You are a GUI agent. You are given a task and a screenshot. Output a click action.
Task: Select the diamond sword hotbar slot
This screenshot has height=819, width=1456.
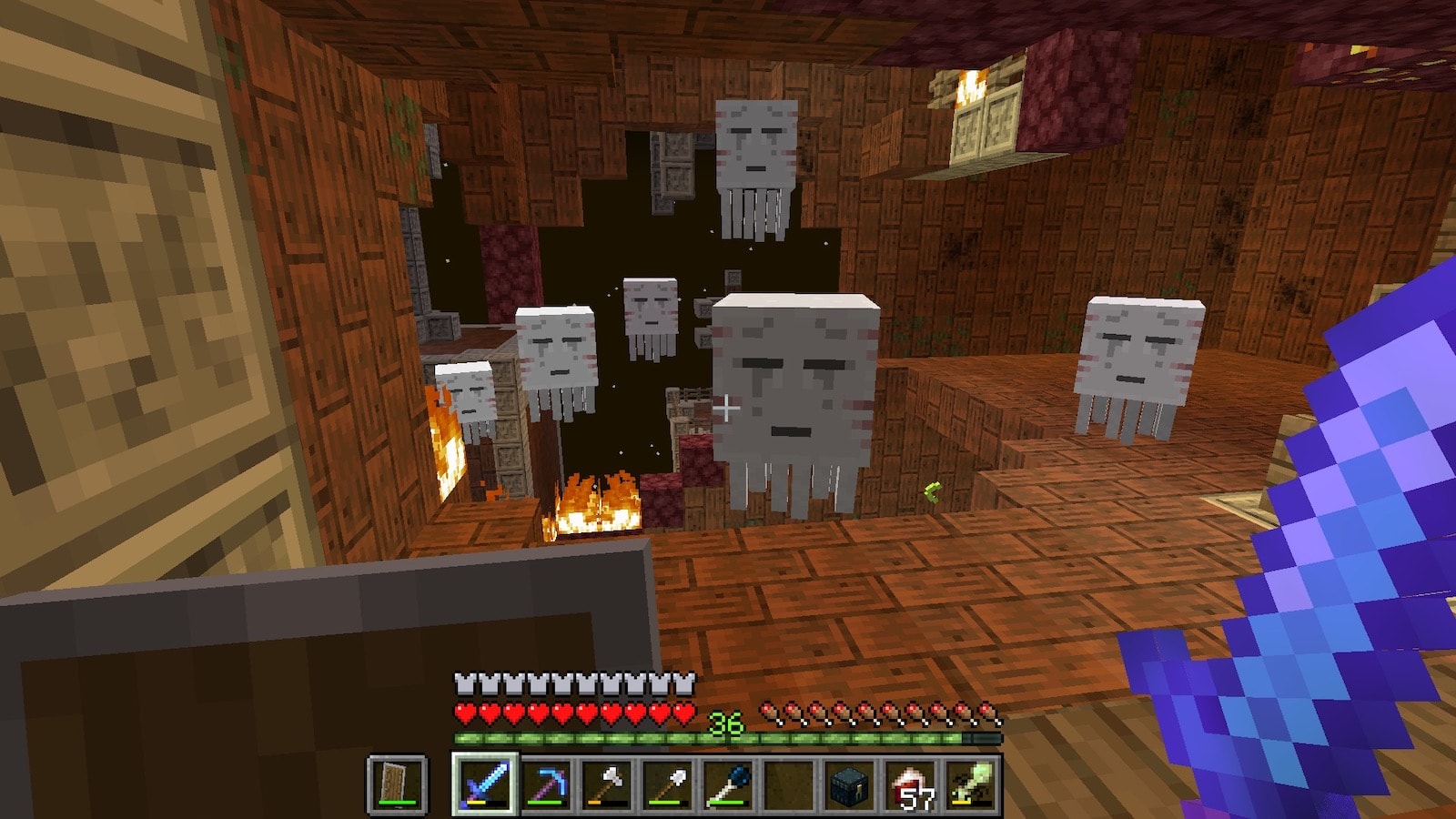pos(484,784)
